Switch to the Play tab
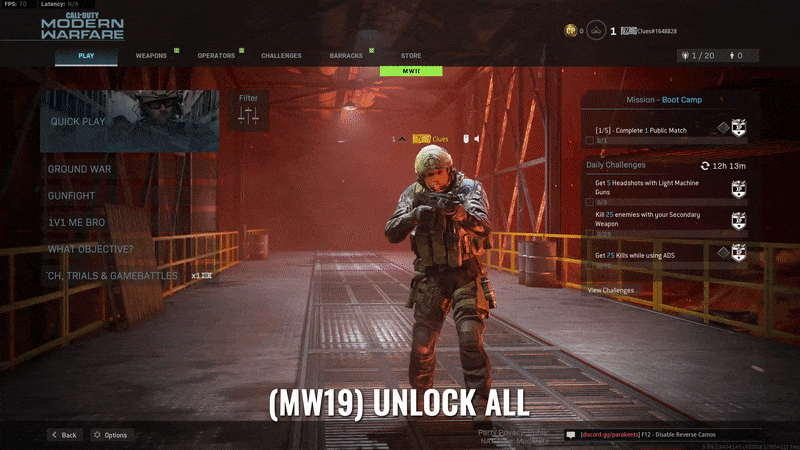Screen dimensions: 800x450 click(x=86, y=56)
